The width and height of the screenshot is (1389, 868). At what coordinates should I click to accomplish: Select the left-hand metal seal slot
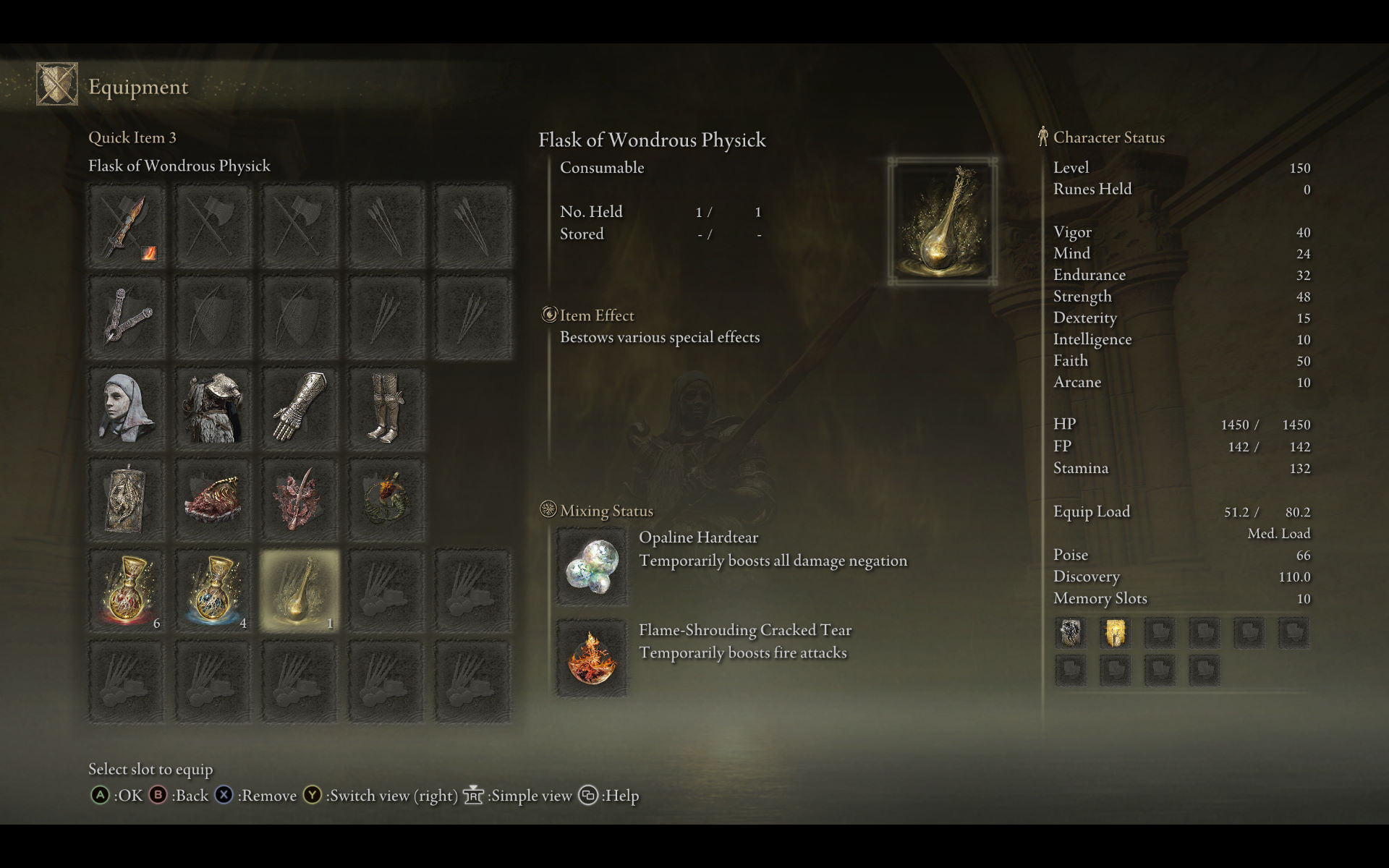point(127,317)
